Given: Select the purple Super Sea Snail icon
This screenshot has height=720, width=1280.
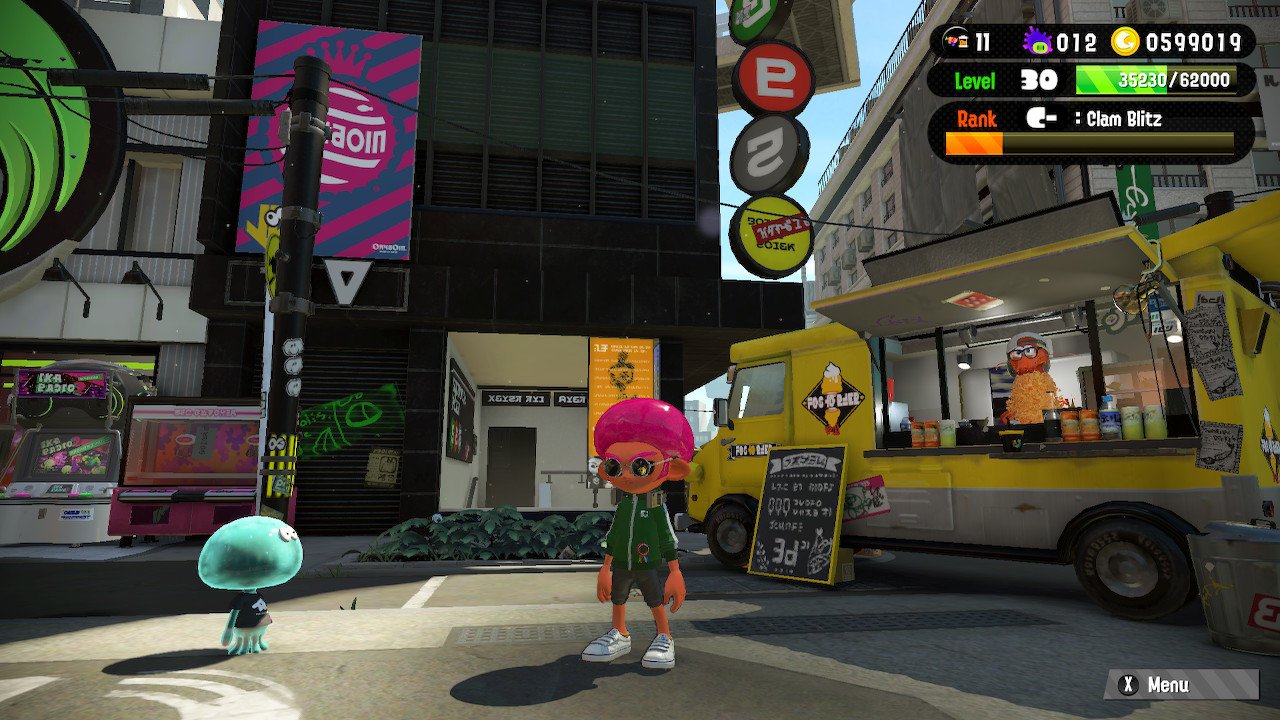Looking at the screenshot, I should 1037,42.
